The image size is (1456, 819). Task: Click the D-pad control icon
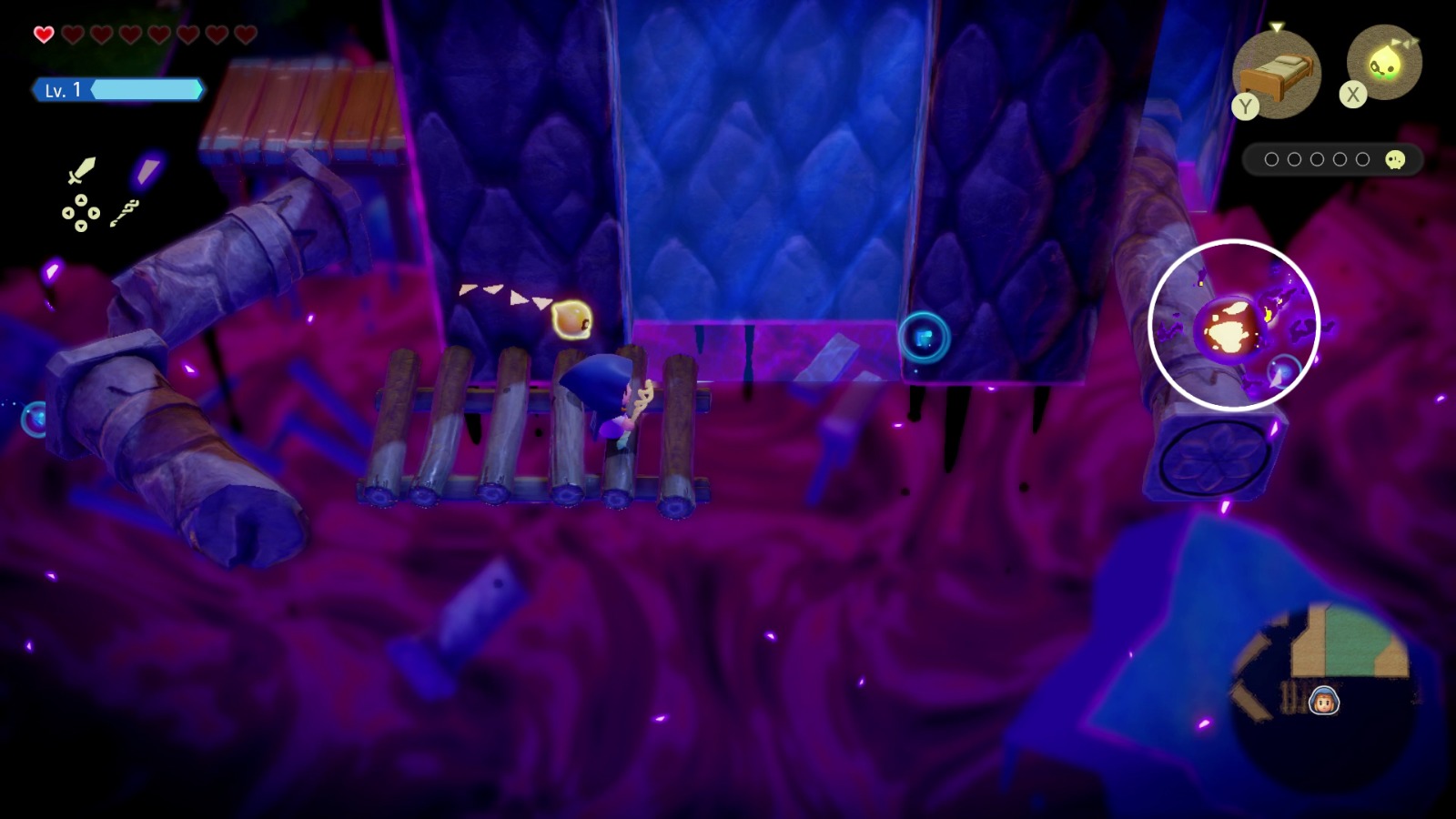click(x=81, y=213)
